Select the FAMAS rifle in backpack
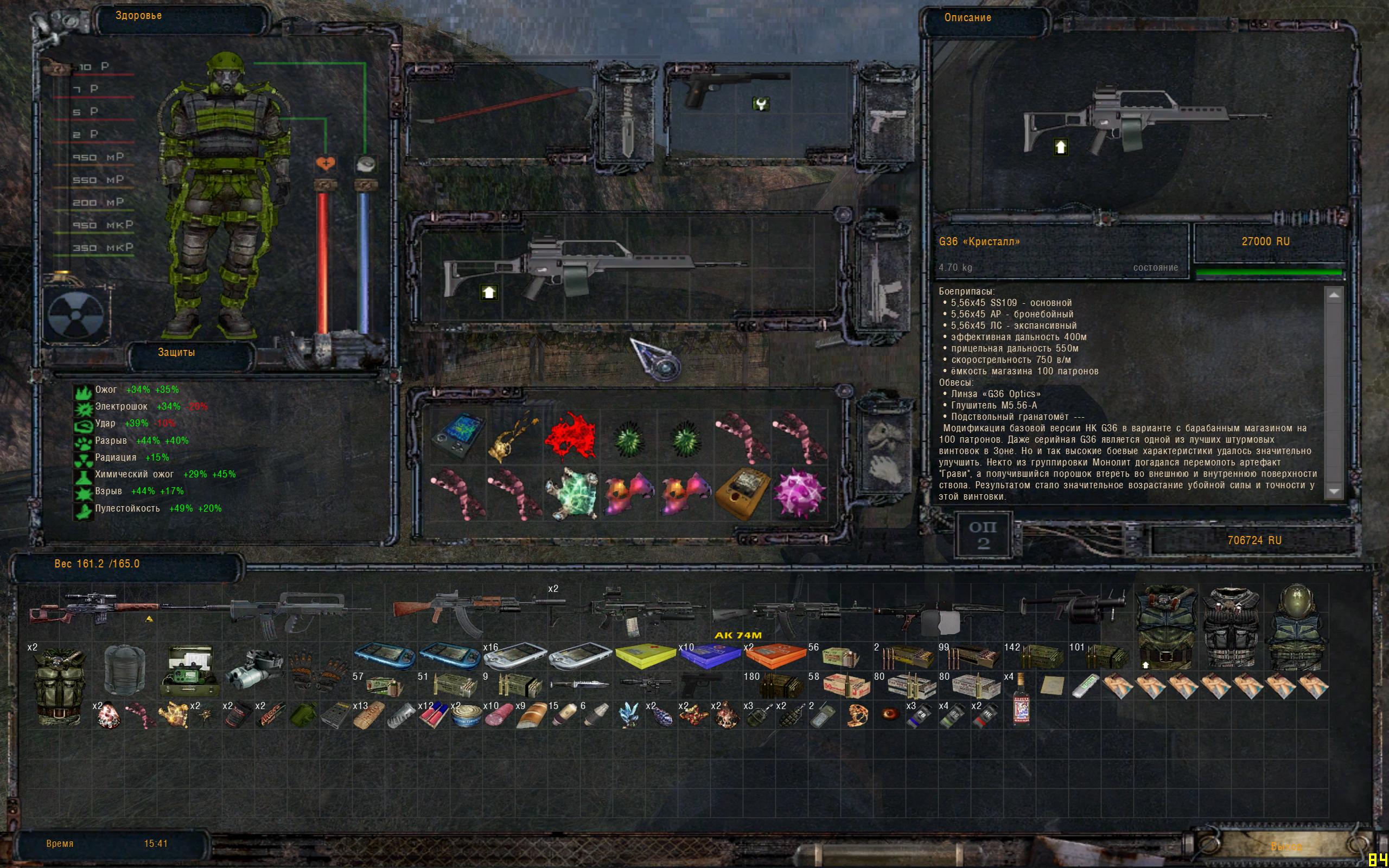Image resolution: width=1389 pixels, height=868 pixels. point(287,611)
